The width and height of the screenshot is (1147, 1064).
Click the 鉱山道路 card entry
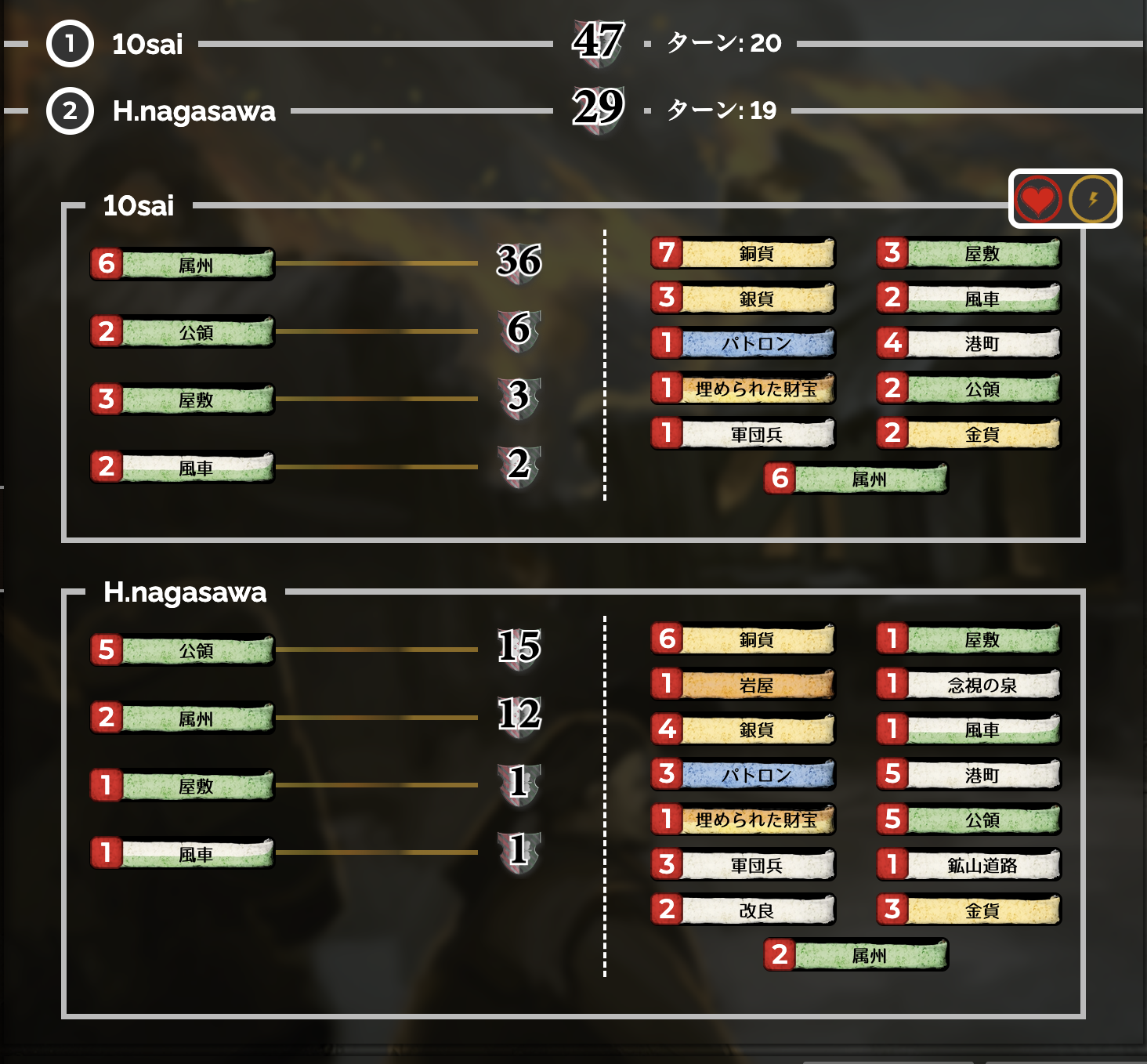coord(969,864)
